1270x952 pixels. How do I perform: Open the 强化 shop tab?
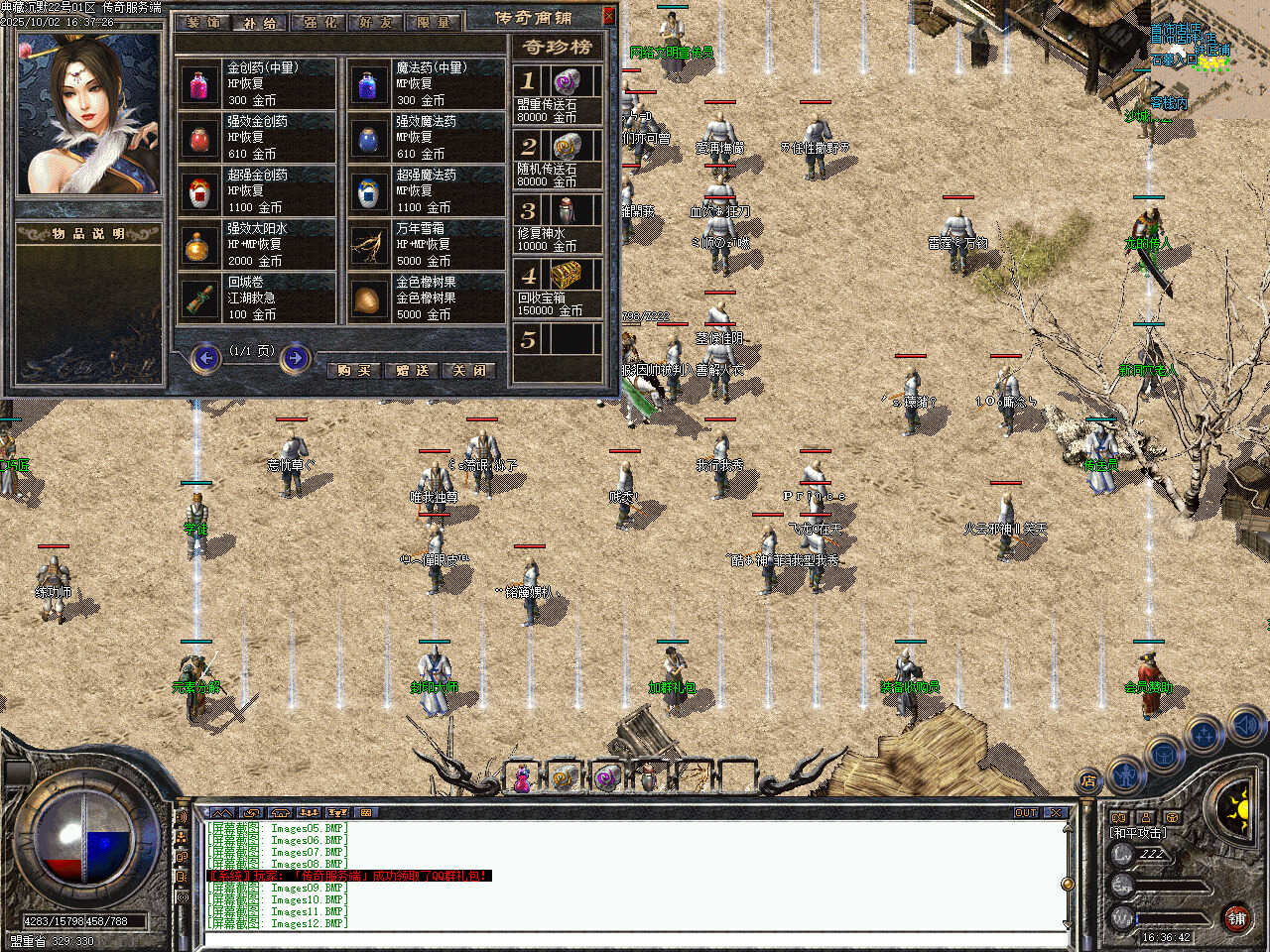pyautogui.click(x=318, y=21)
